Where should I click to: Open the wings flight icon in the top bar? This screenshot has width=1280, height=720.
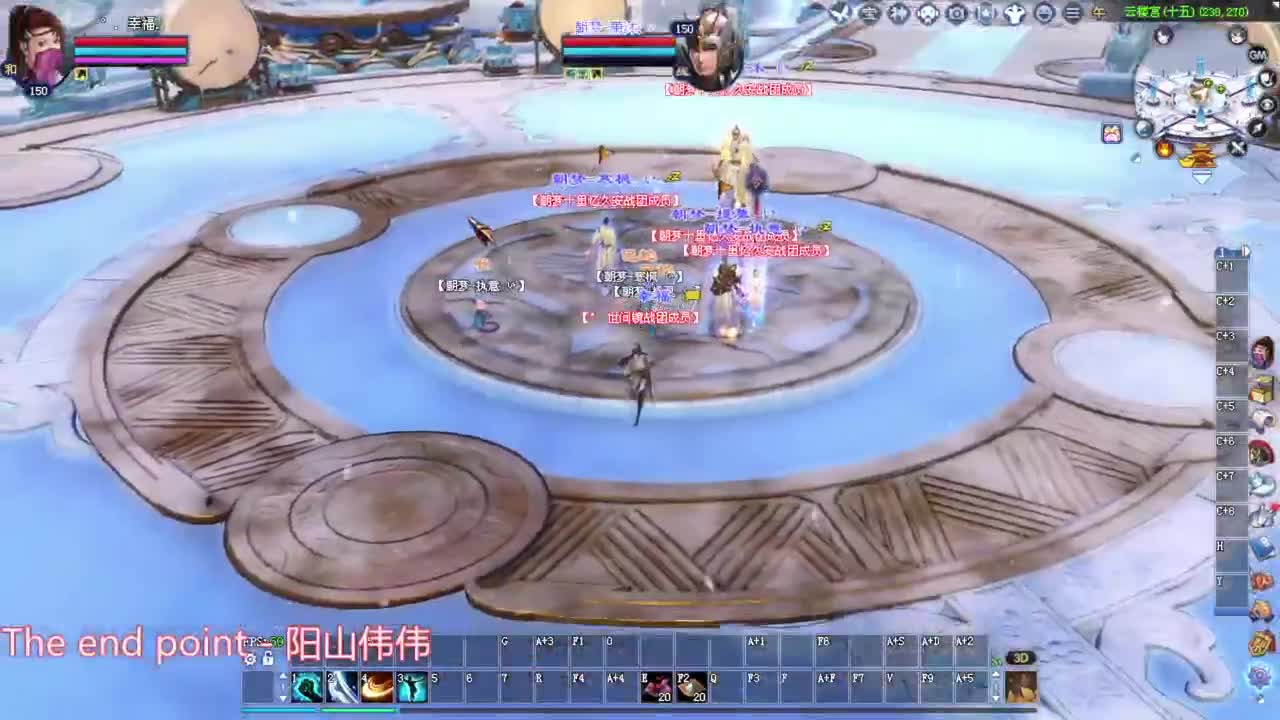1012,12
